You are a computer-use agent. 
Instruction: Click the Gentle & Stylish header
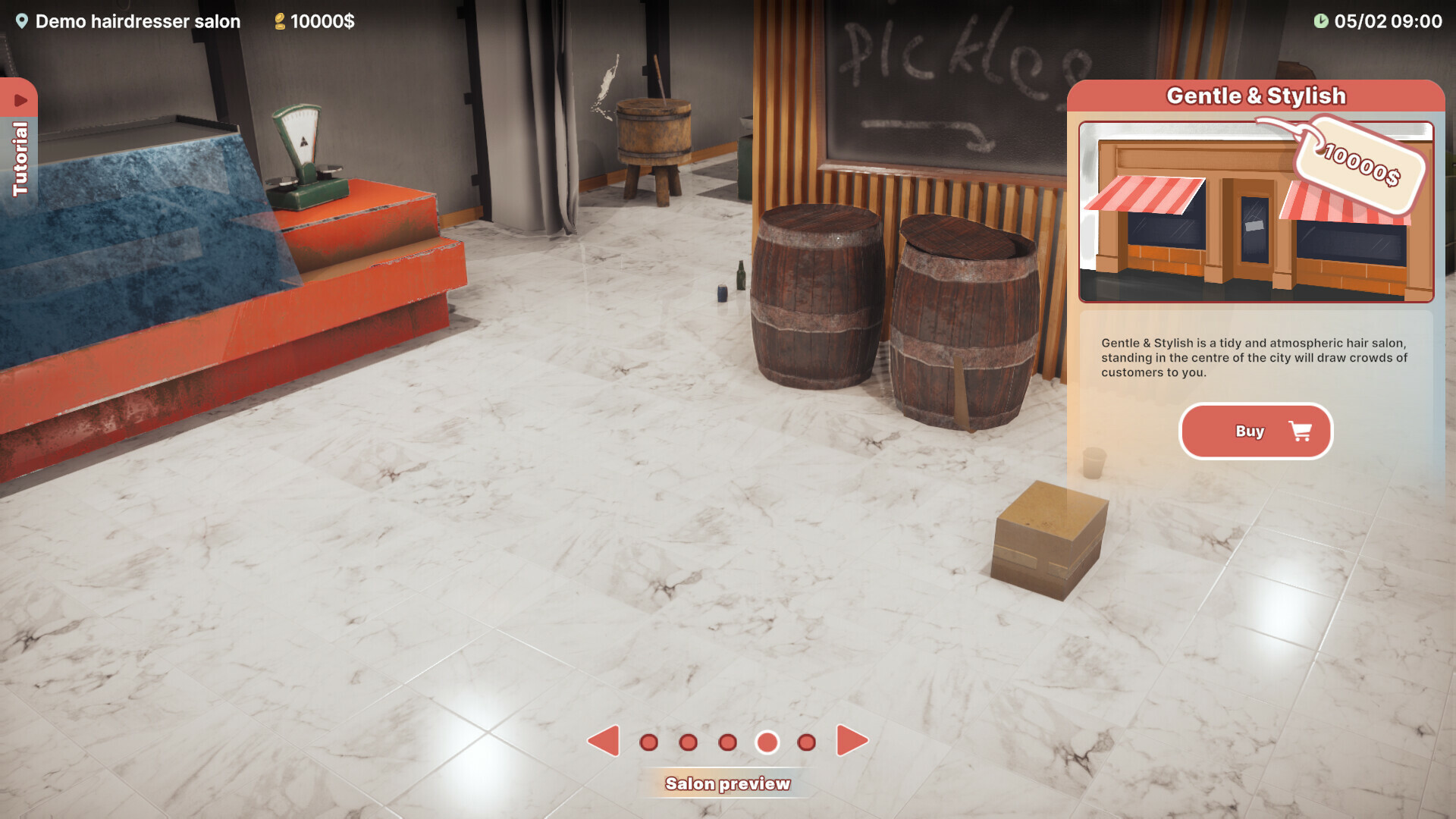coord(1255,95)
